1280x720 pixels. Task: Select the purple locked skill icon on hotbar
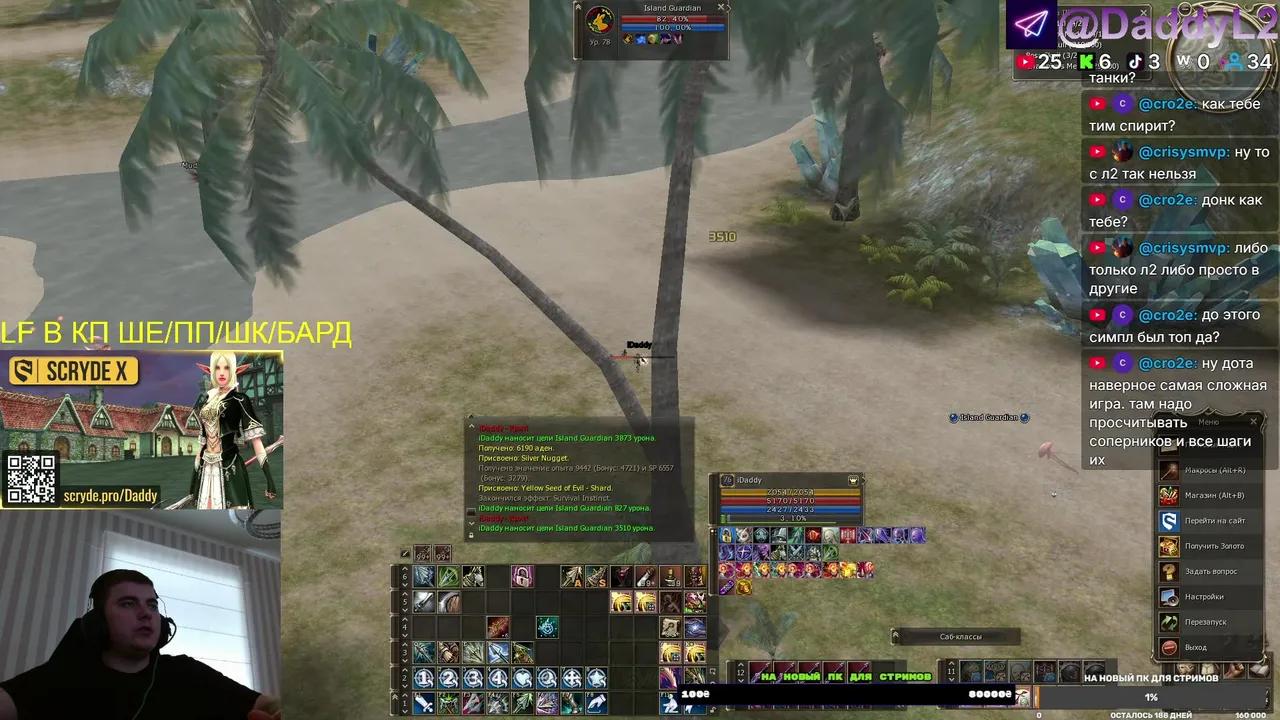(x=523, y=577)
